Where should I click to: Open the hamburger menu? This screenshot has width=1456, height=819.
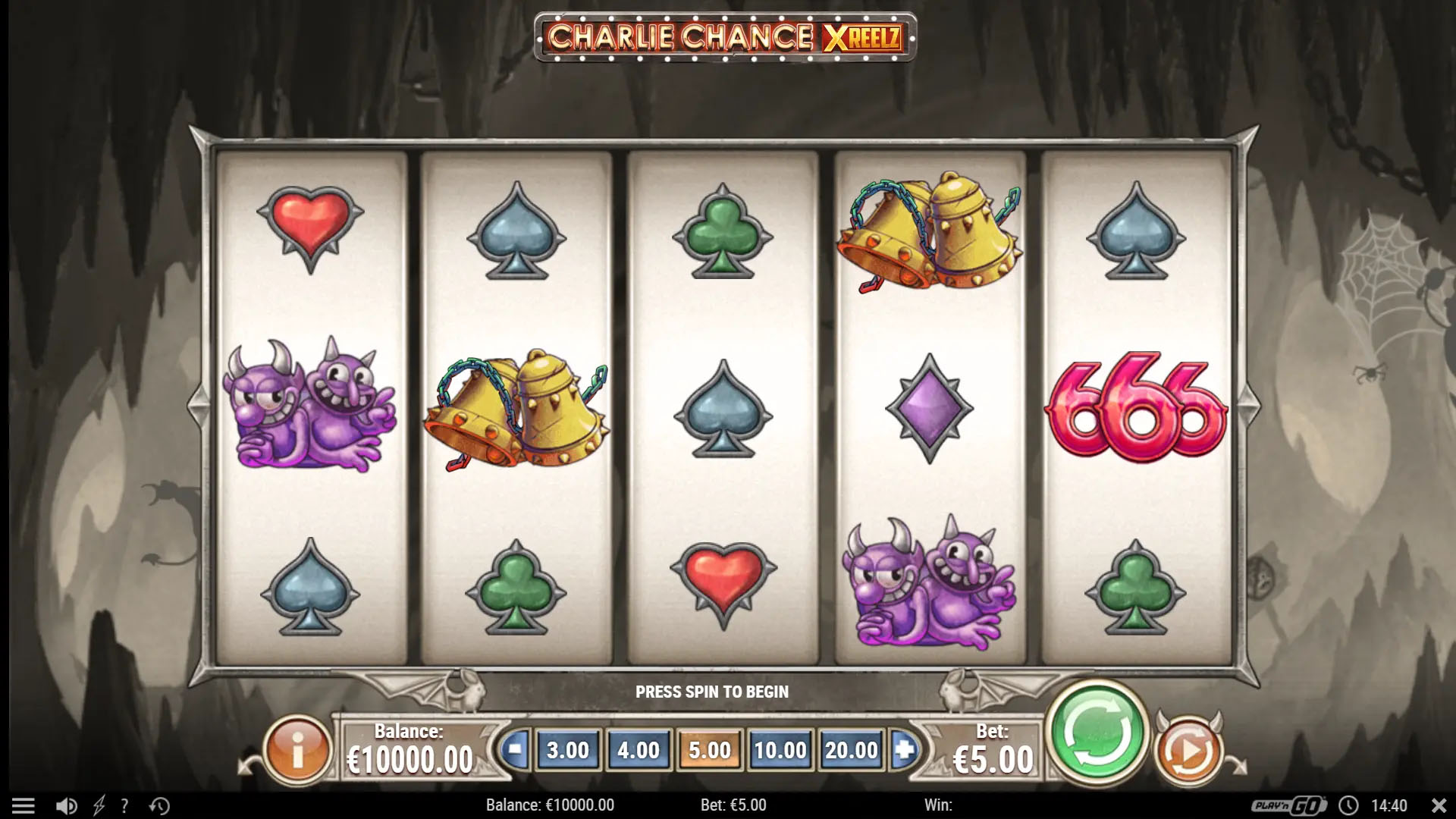pyautogui.click(x=24, y=805)
